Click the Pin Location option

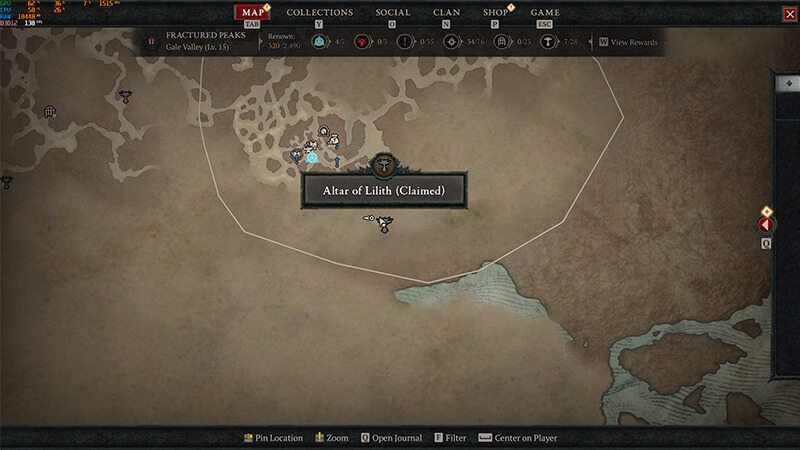click(273, 438)
